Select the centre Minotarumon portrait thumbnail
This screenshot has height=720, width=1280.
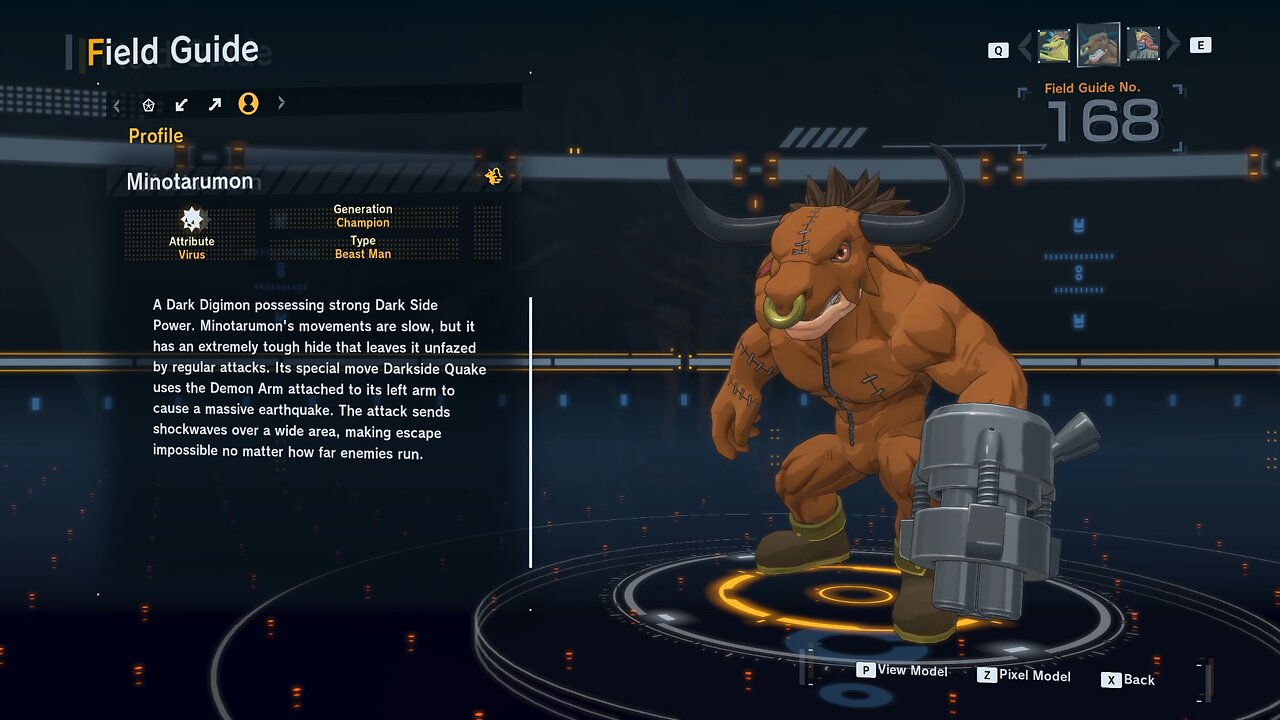[x=1098, y=45]
